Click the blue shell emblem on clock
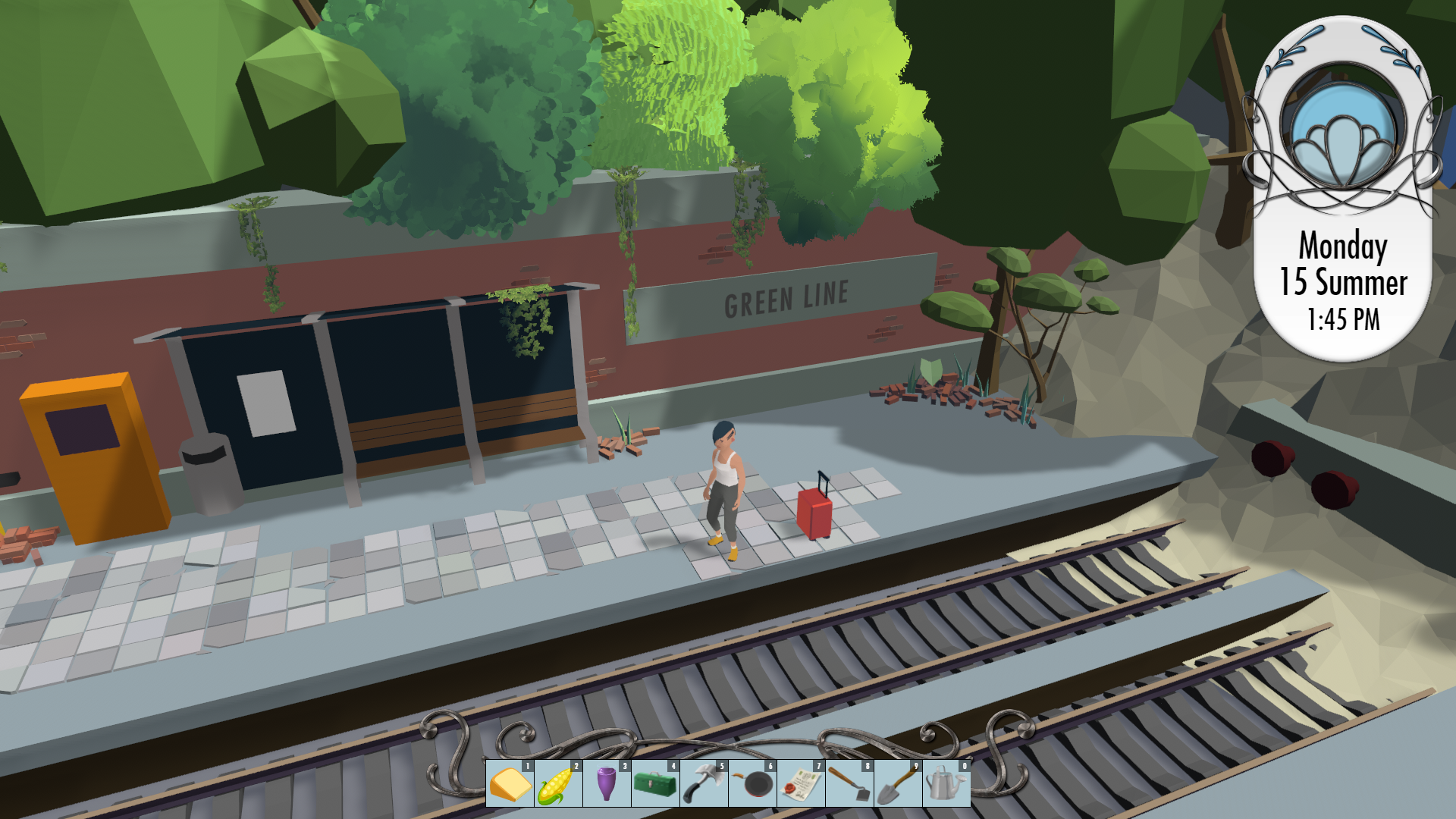1456x819 pixels. tap(1343, 136)
